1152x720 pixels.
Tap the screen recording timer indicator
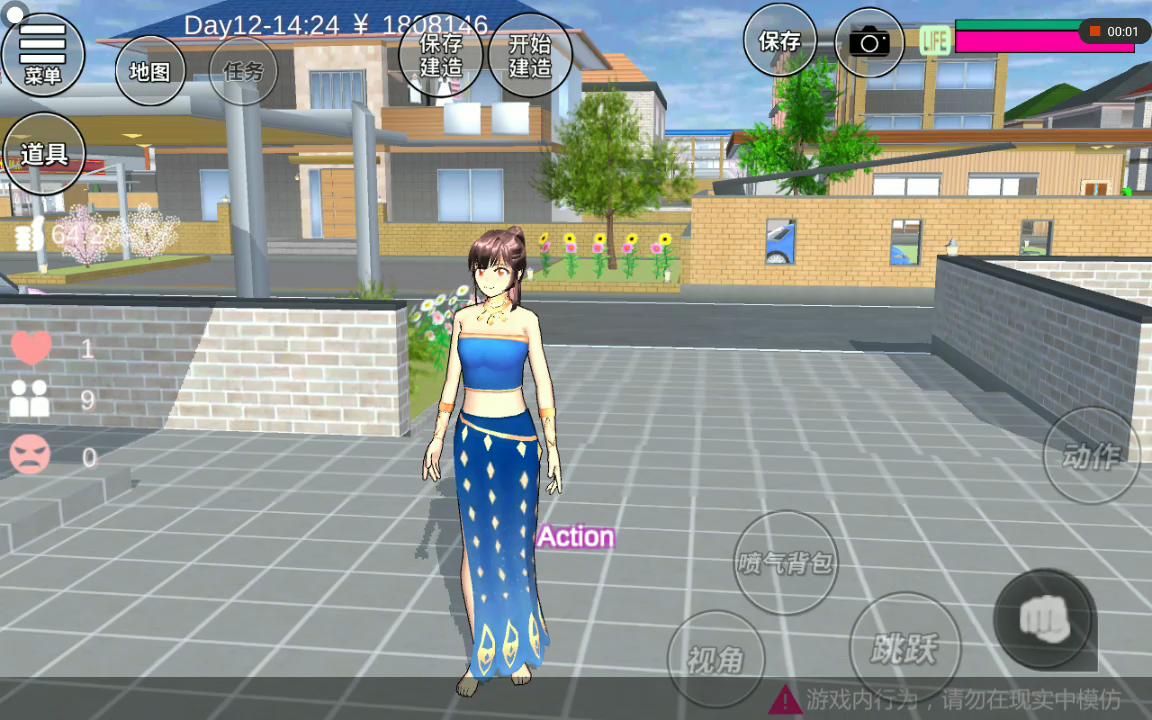click(1114, 32)
